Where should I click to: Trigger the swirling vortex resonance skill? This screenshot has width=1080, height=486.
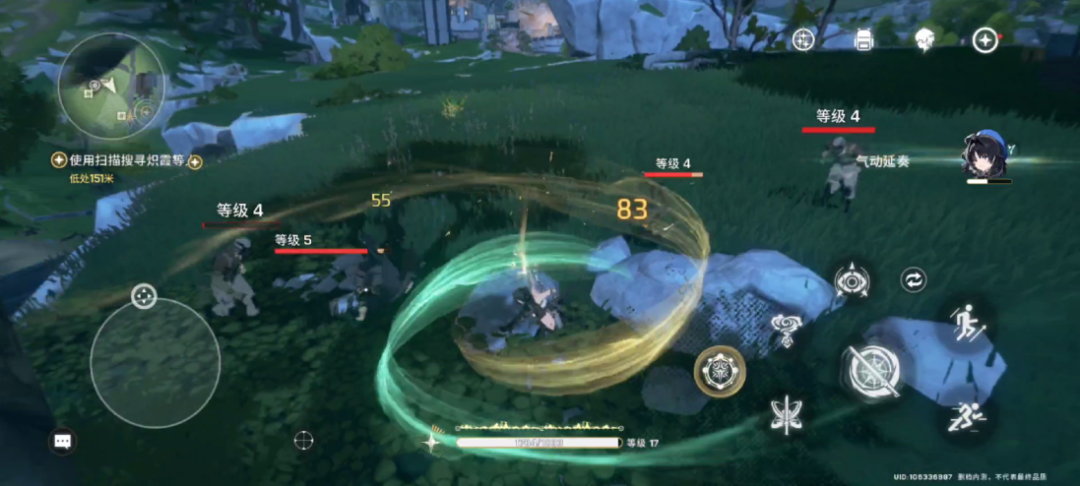(x=785, y=325)
